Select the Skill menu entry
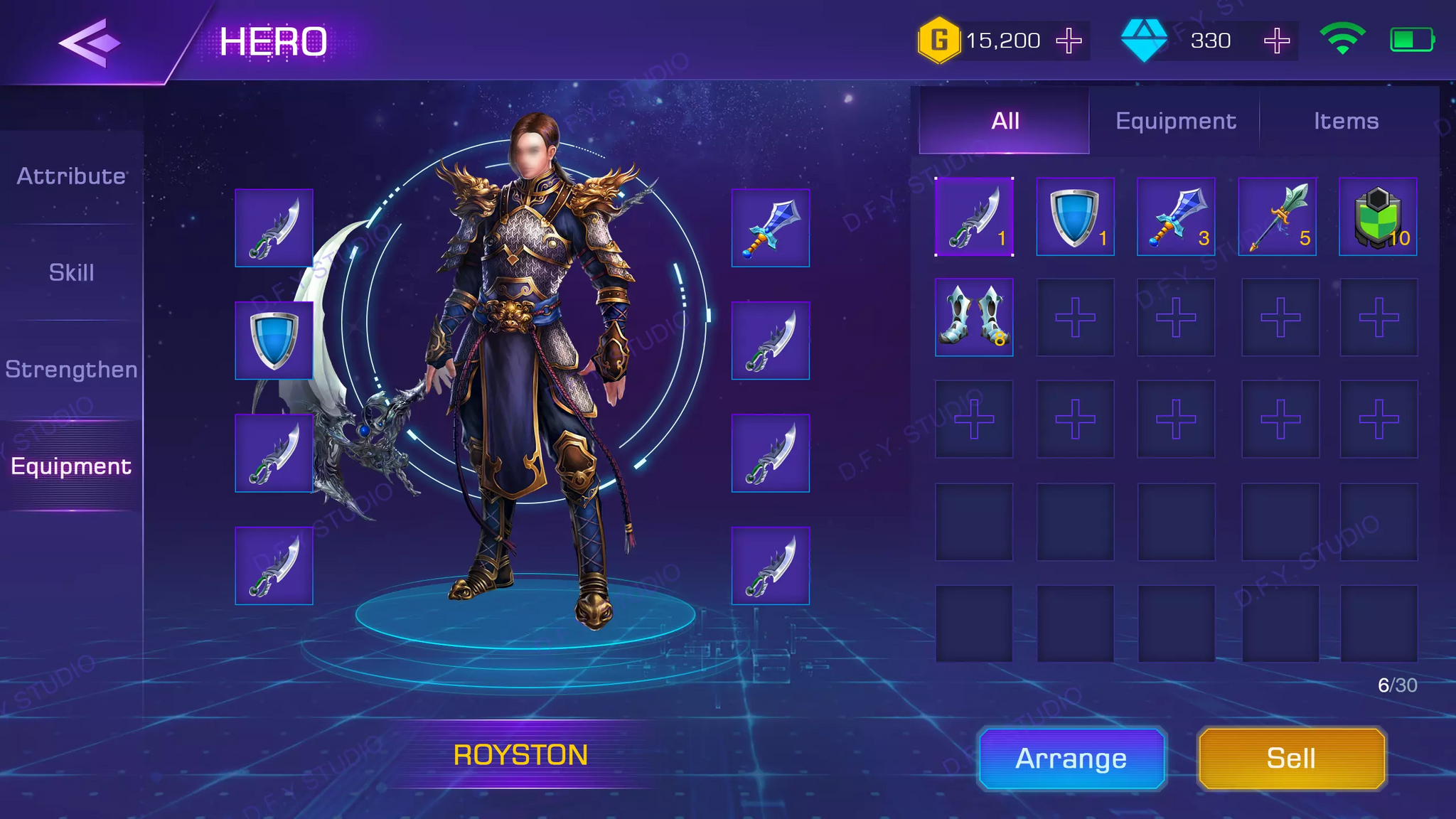1456x819 pixels. click(x=71, y=272)
